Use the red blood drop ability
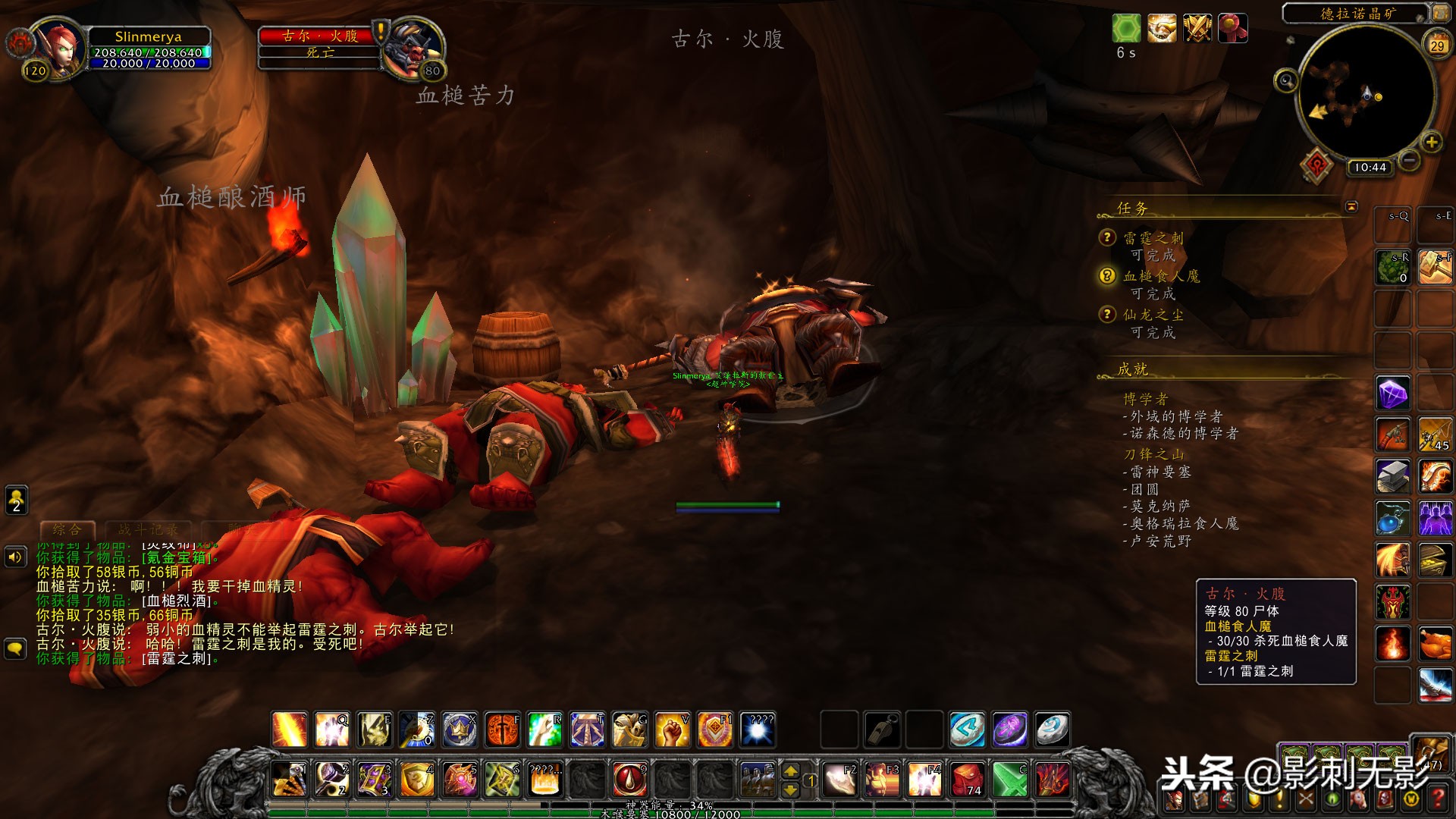This screenshot has width=1456, height=819. click(629, 779)
